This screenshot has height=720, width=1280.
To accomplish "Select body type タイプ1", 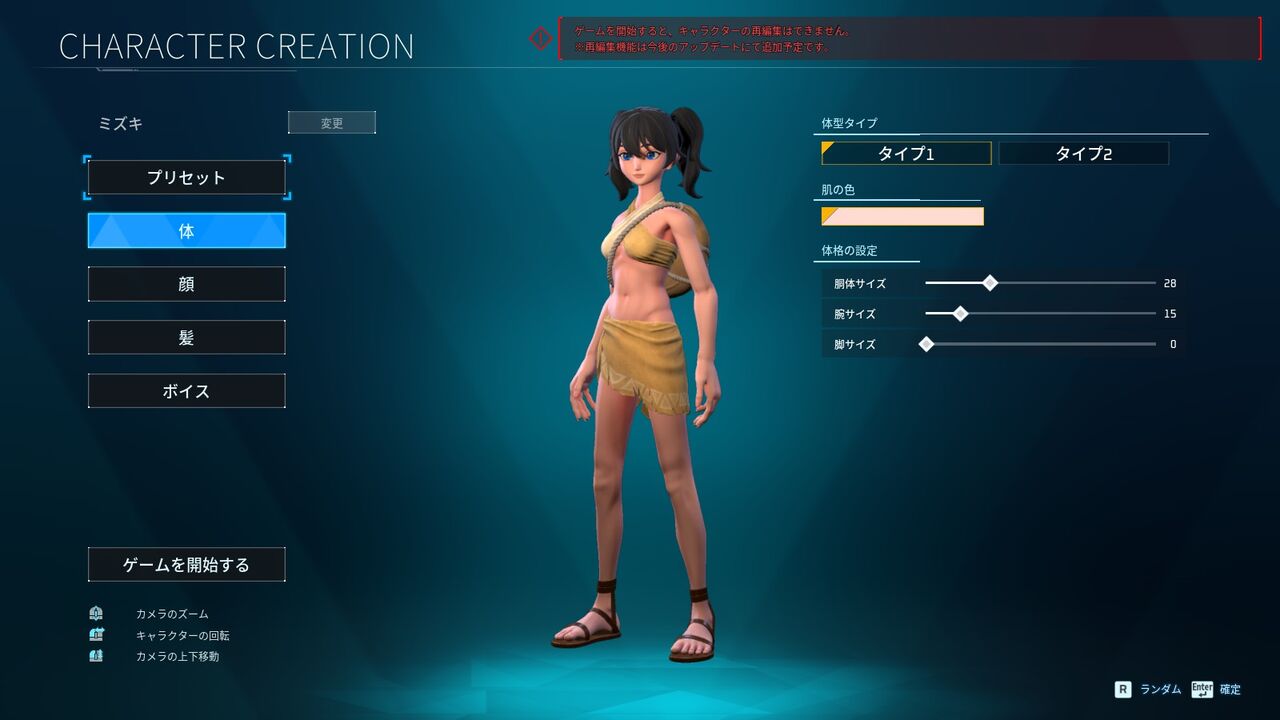I will [906, 153].
